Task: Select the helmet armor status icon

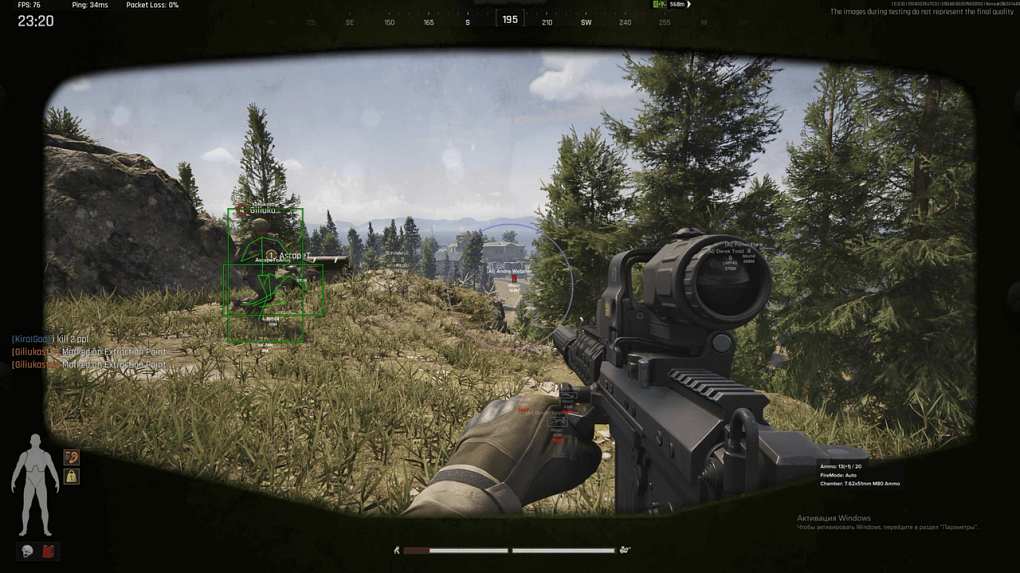Action: click(27, 551)
